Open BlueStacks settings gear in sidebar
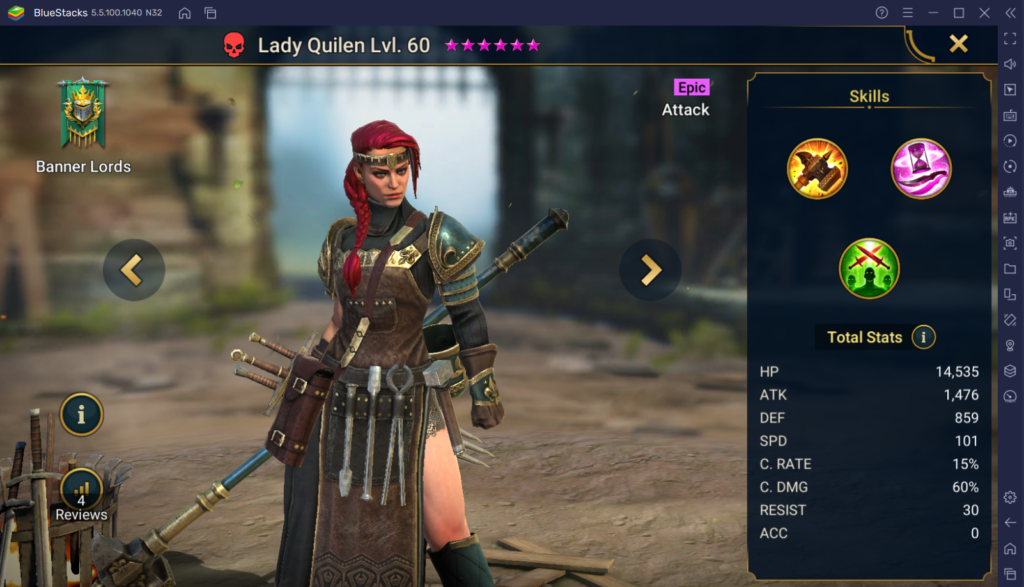 pyautogui.click(x=1010, y=497)
